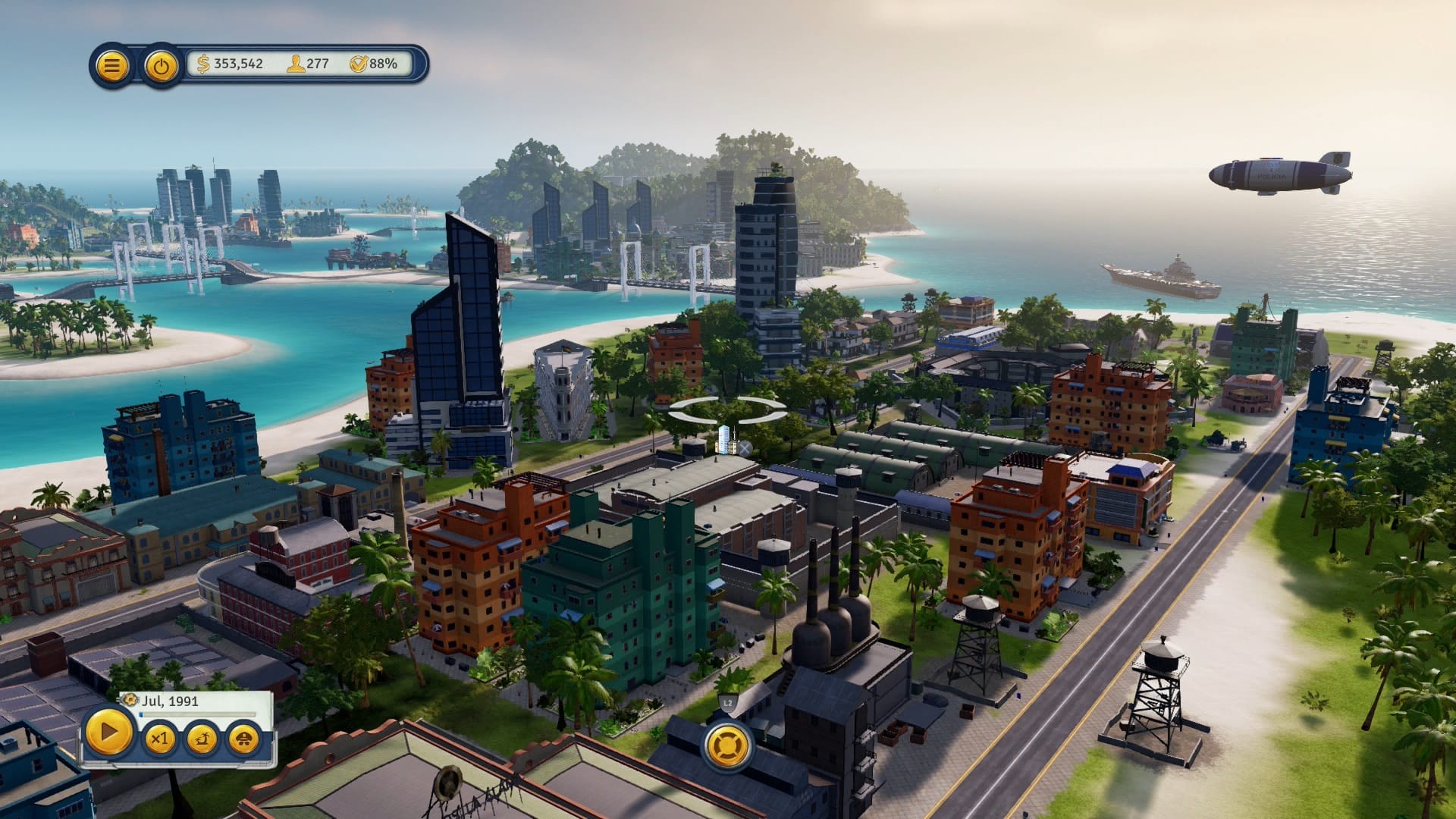Viewport: 1456px width, 819px height.
Task: Click the Jul, 1991 date label
Action: [171, 701]
